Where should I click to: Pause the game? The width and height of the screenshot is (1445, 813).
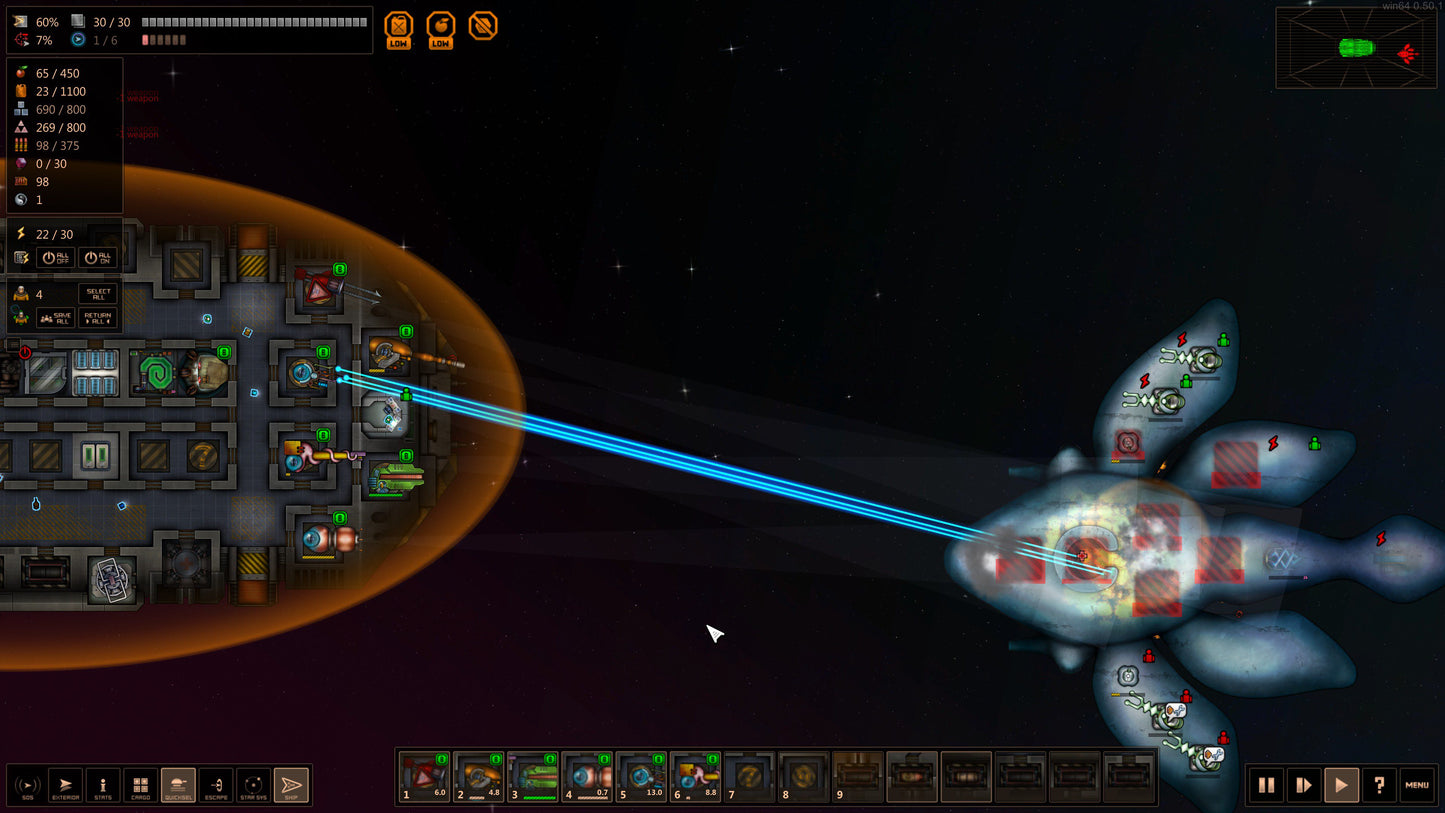1266,785
